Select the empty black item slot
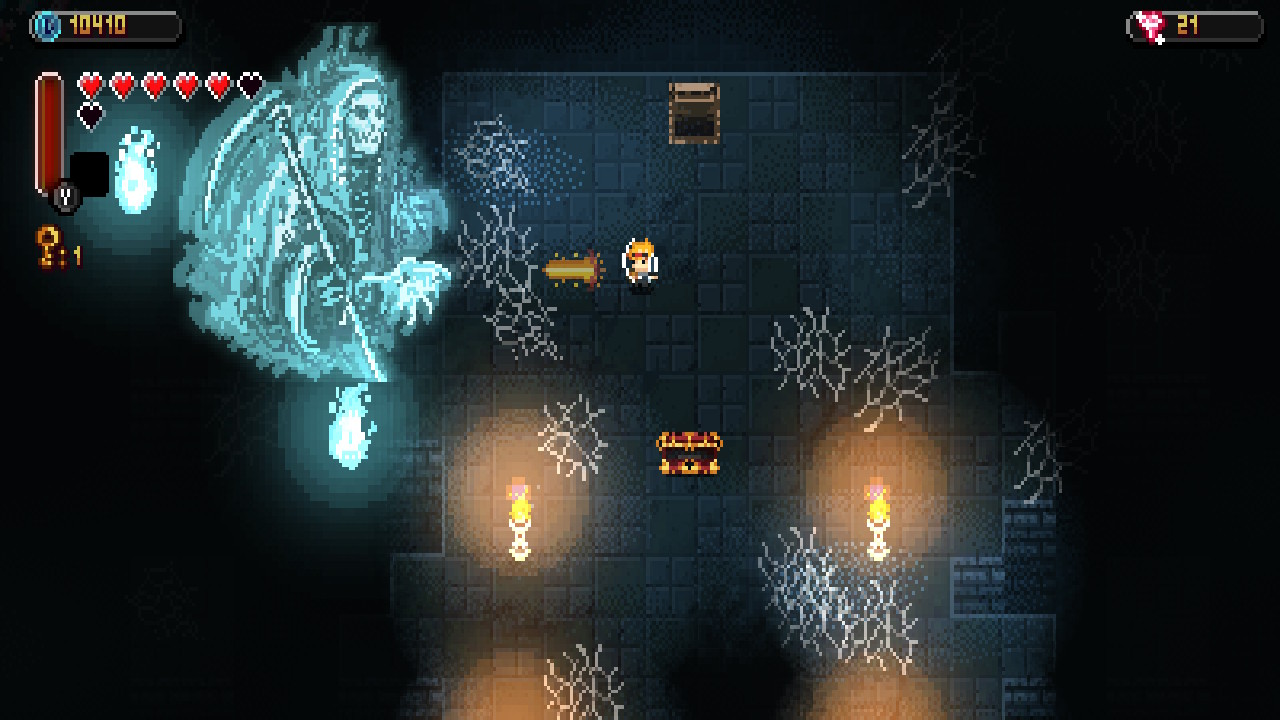This screenshot has width=1280, height=720. (90, 173)
